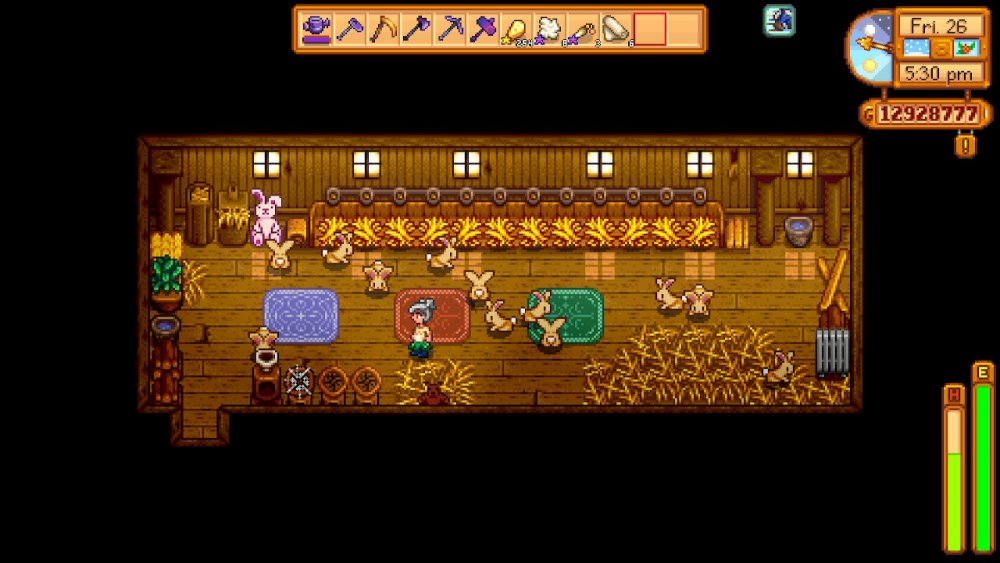Select the axe tool slot

(416, 29)
